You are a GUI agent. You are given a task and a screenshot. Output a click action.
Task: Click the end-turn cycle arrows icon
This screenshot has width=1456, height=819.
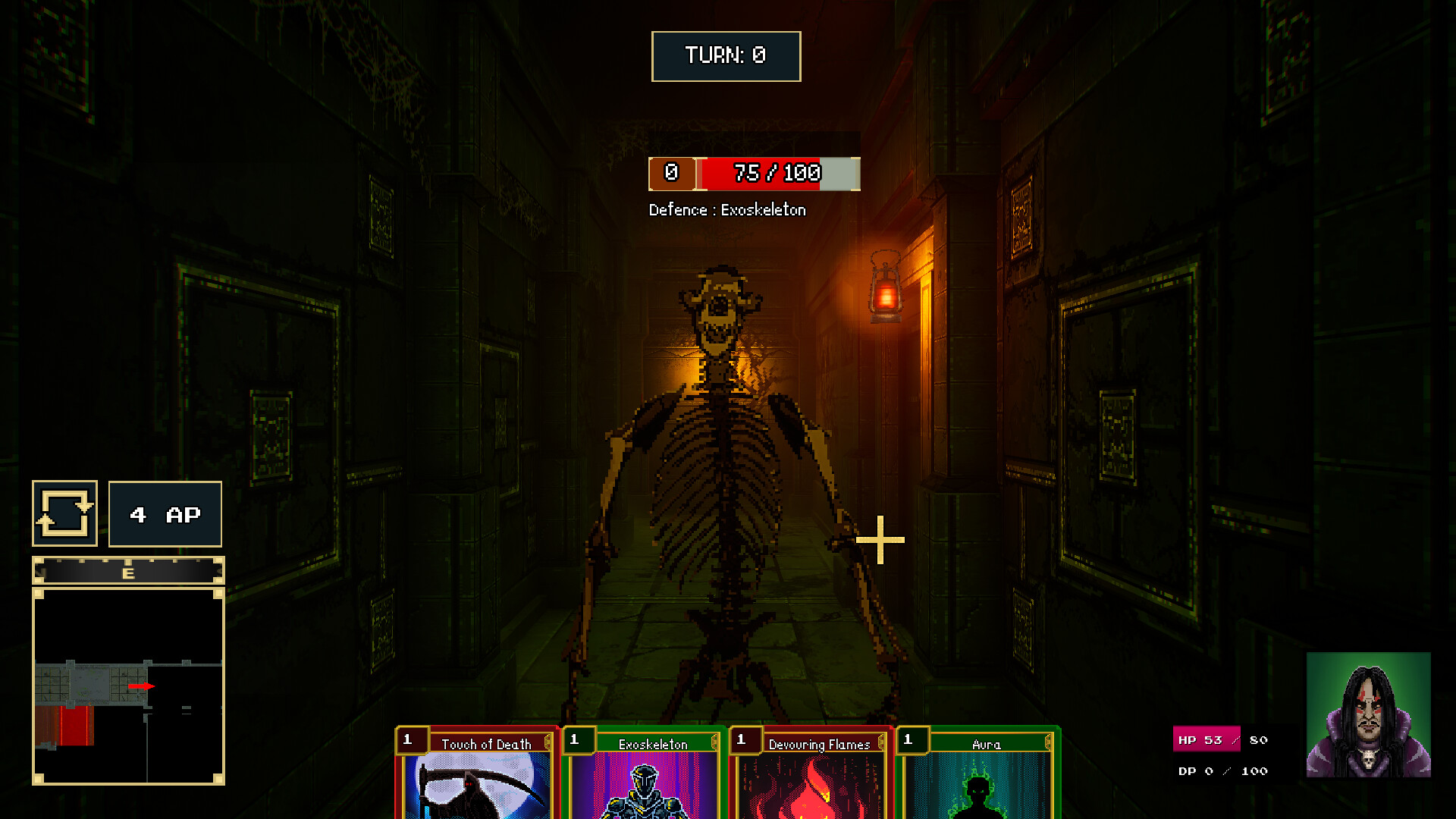pos(64,513)
